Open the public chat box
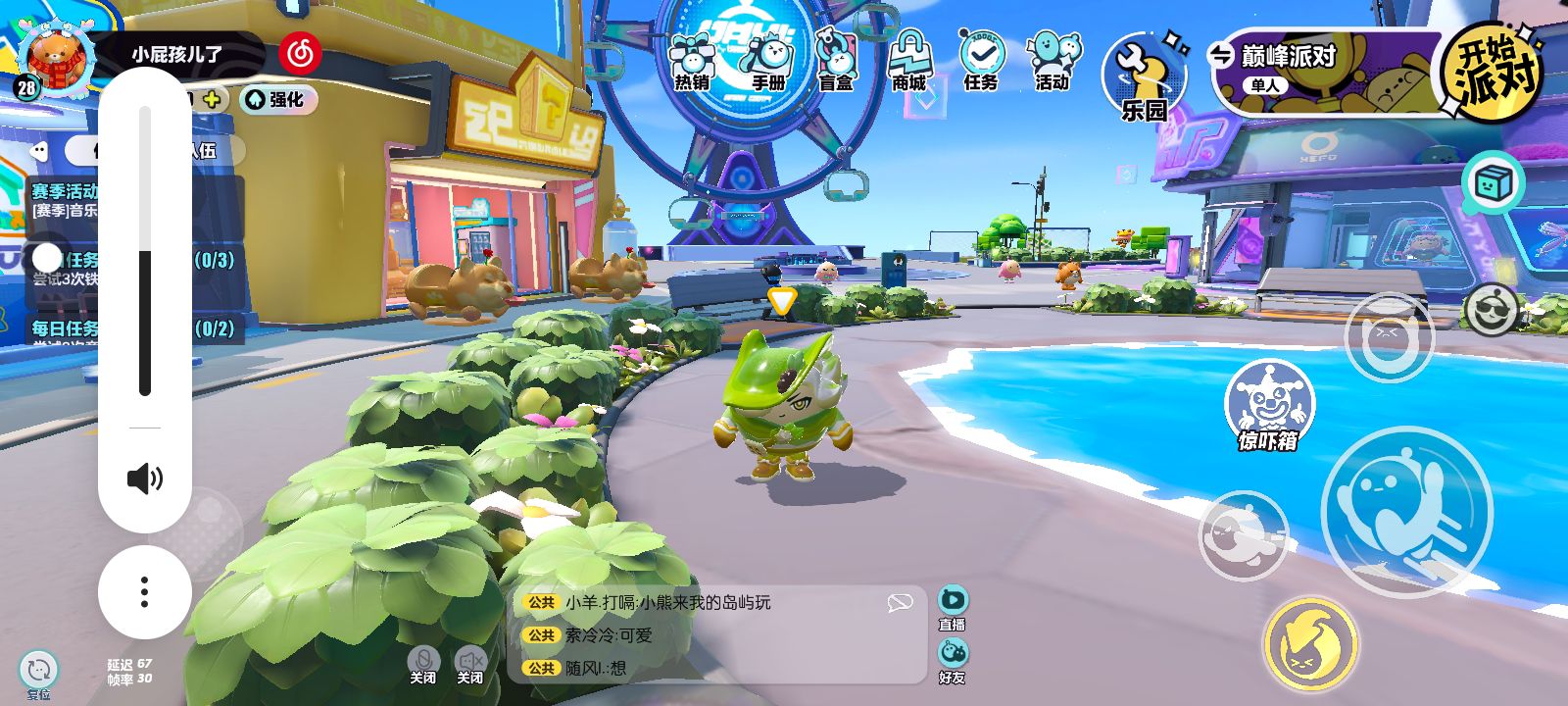Image resolution: width=1568 pixels, height=706 pixels. coord(715,634)
